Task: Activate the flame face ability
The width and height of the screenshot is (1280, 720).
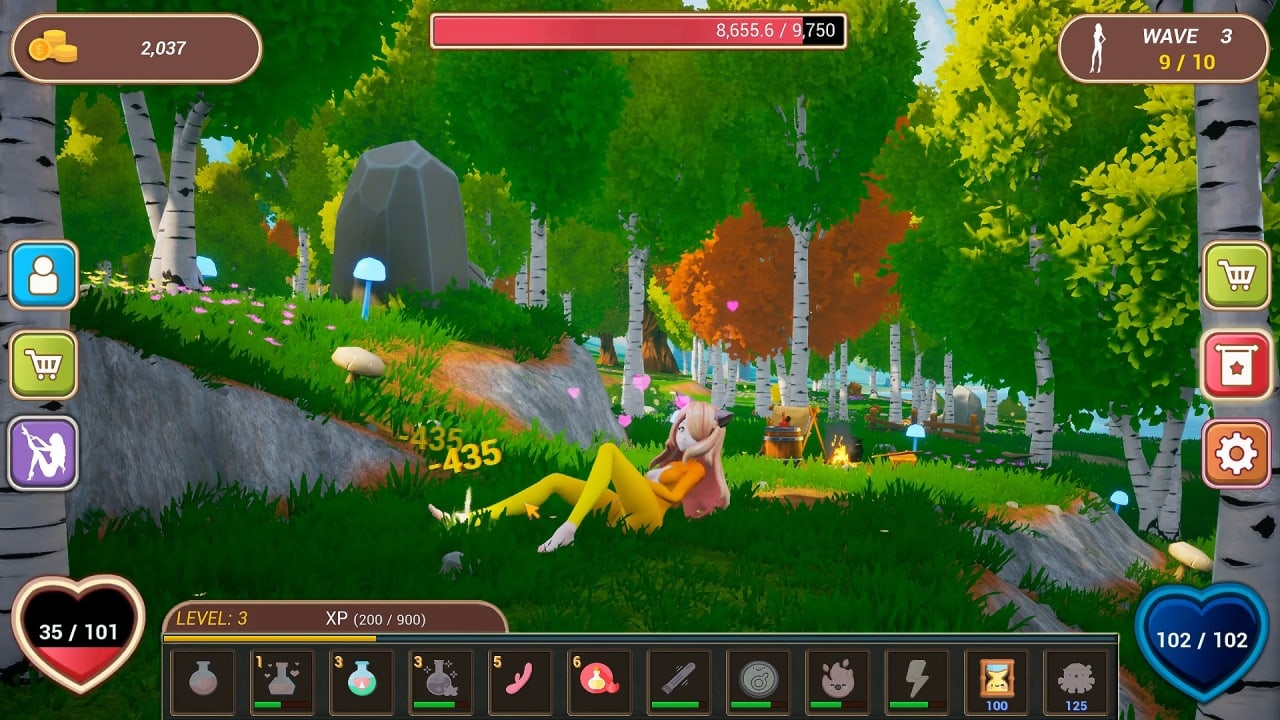Action: click(837, 681)
